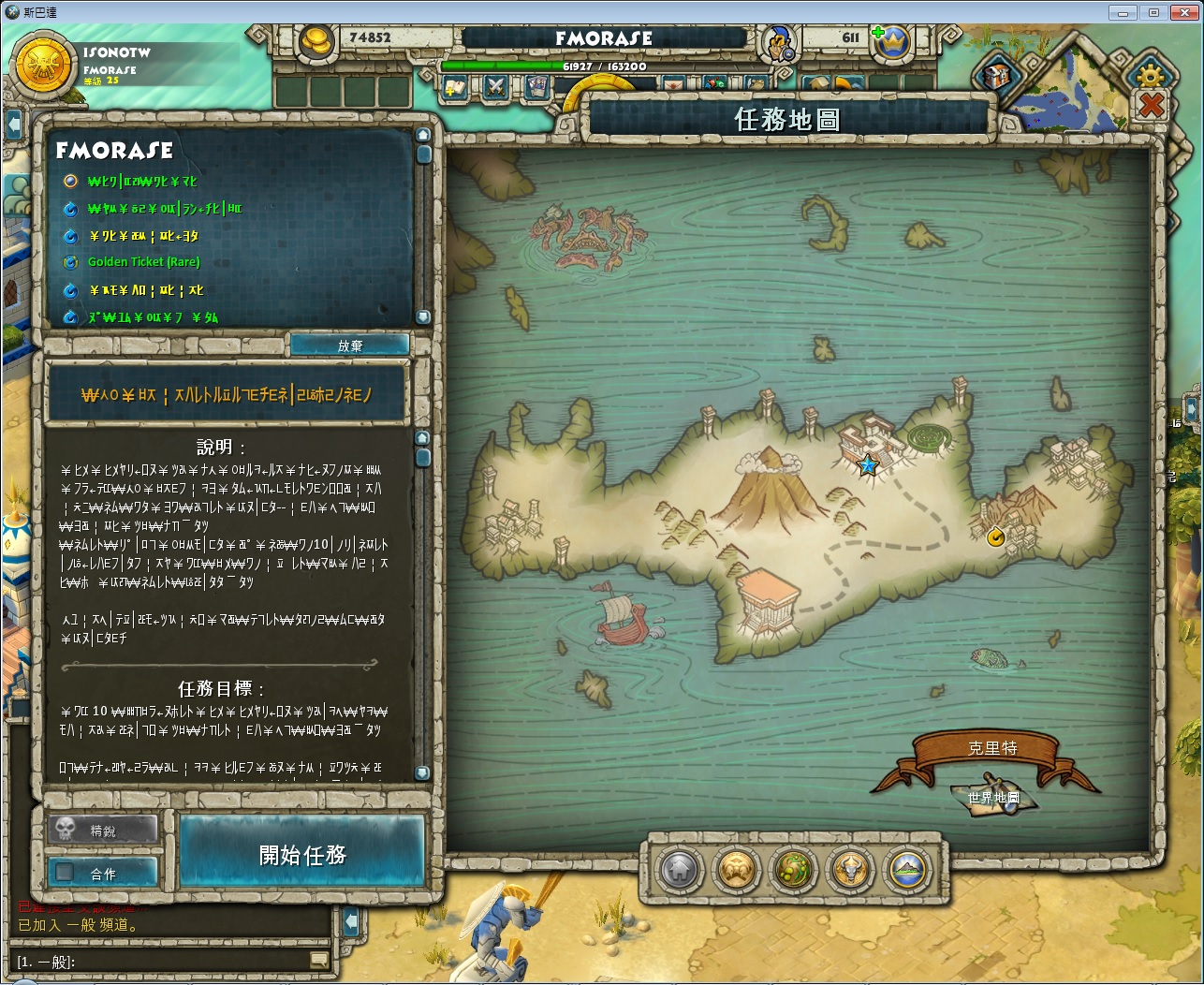This screenshot has height=985, width=1204.
Task: Toggle the 合作 co-op checkbox
Action: pos(65,873)
